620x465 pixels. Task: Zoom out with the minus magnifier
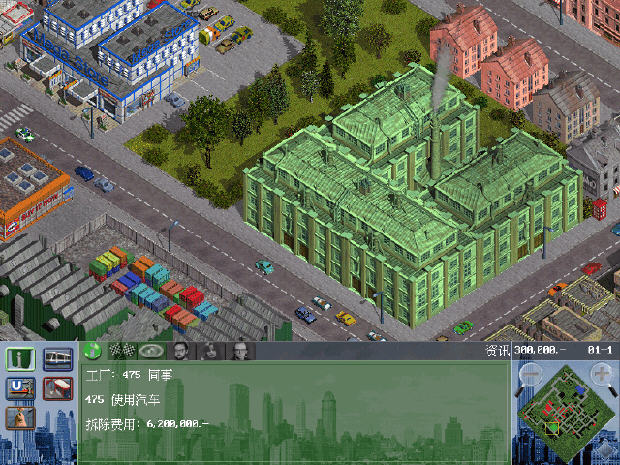coord(531,376)
